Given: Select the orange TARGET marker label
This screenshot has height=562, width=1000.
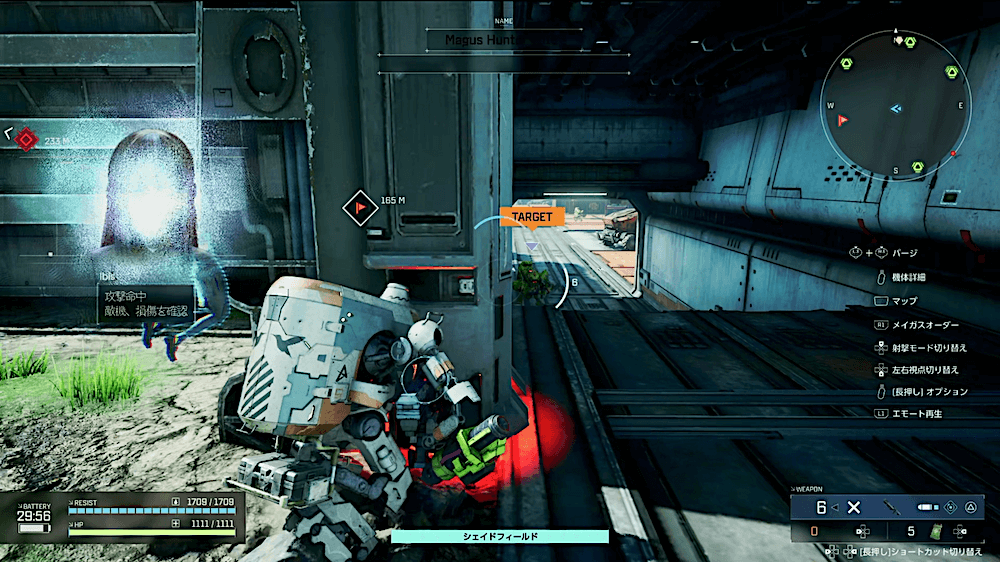Looking at the screenshot, I should tap(531, 216).
